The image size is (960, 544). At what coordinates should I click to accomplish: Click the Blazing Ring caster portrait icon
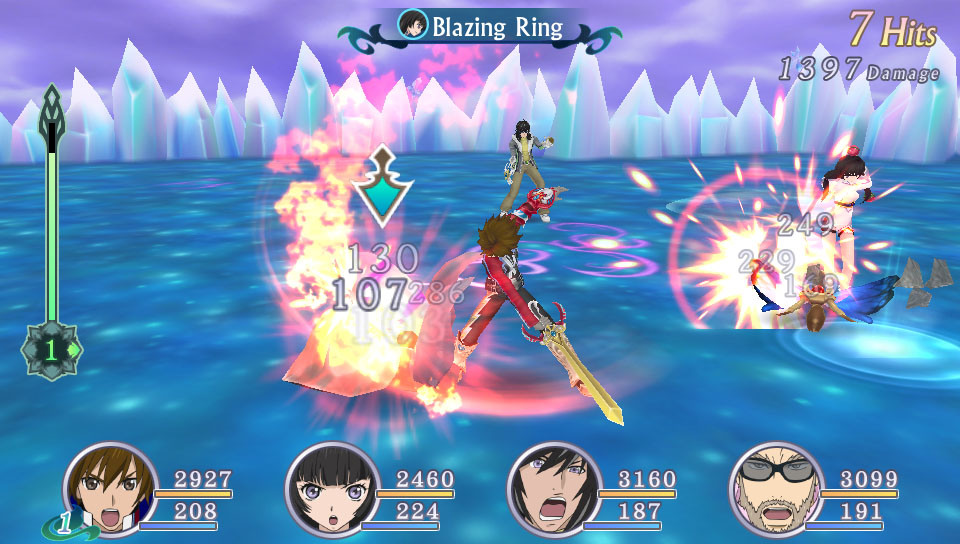[x=411, y=24]
